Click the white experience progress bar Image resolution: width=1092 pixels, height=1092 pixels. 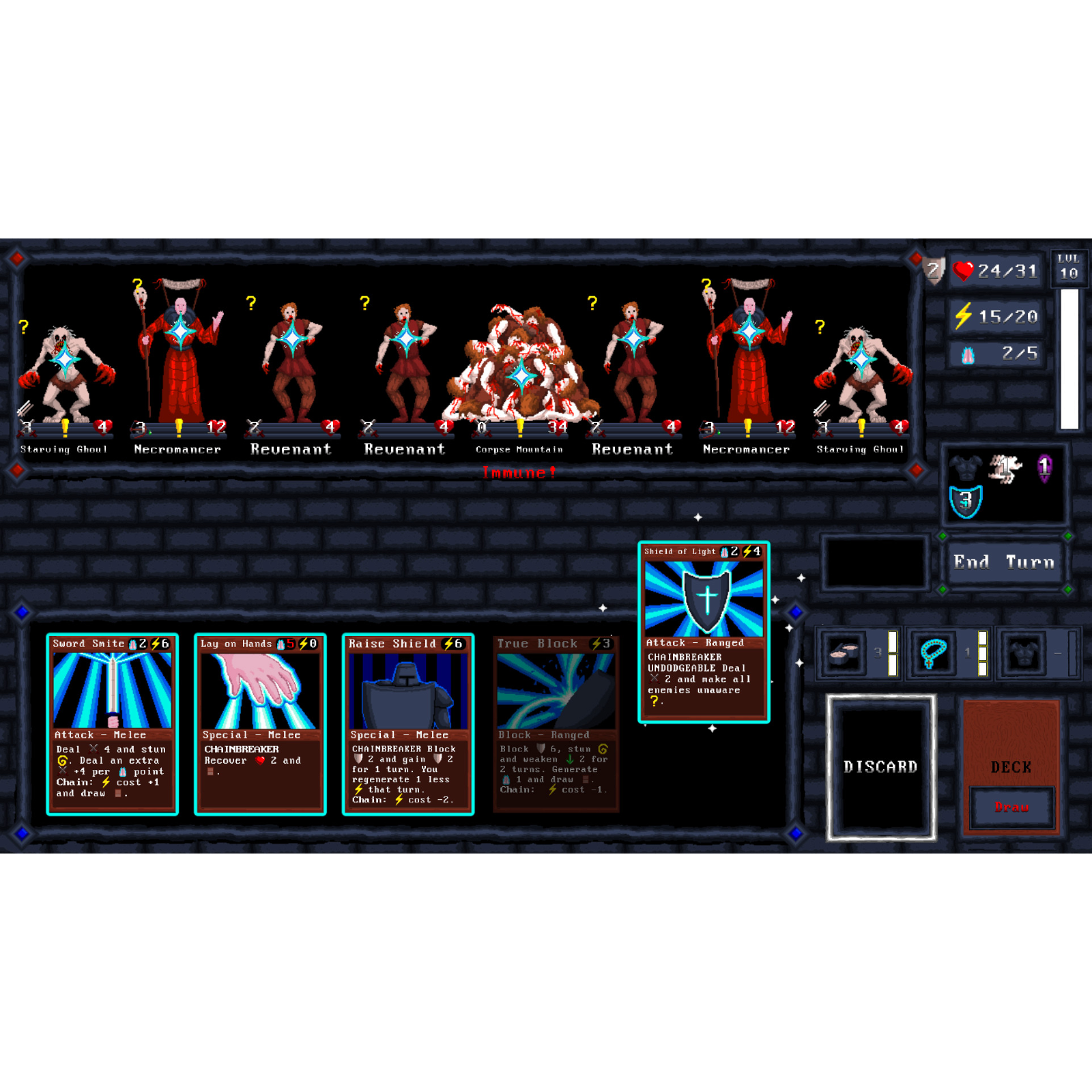click(1068, 355)
